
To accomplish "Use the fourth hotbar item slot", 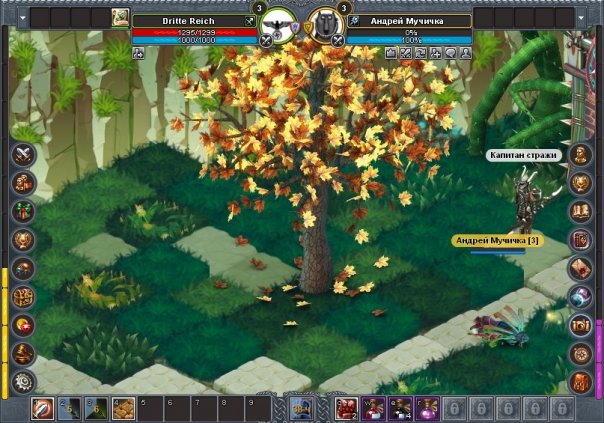I will (123, 408).
